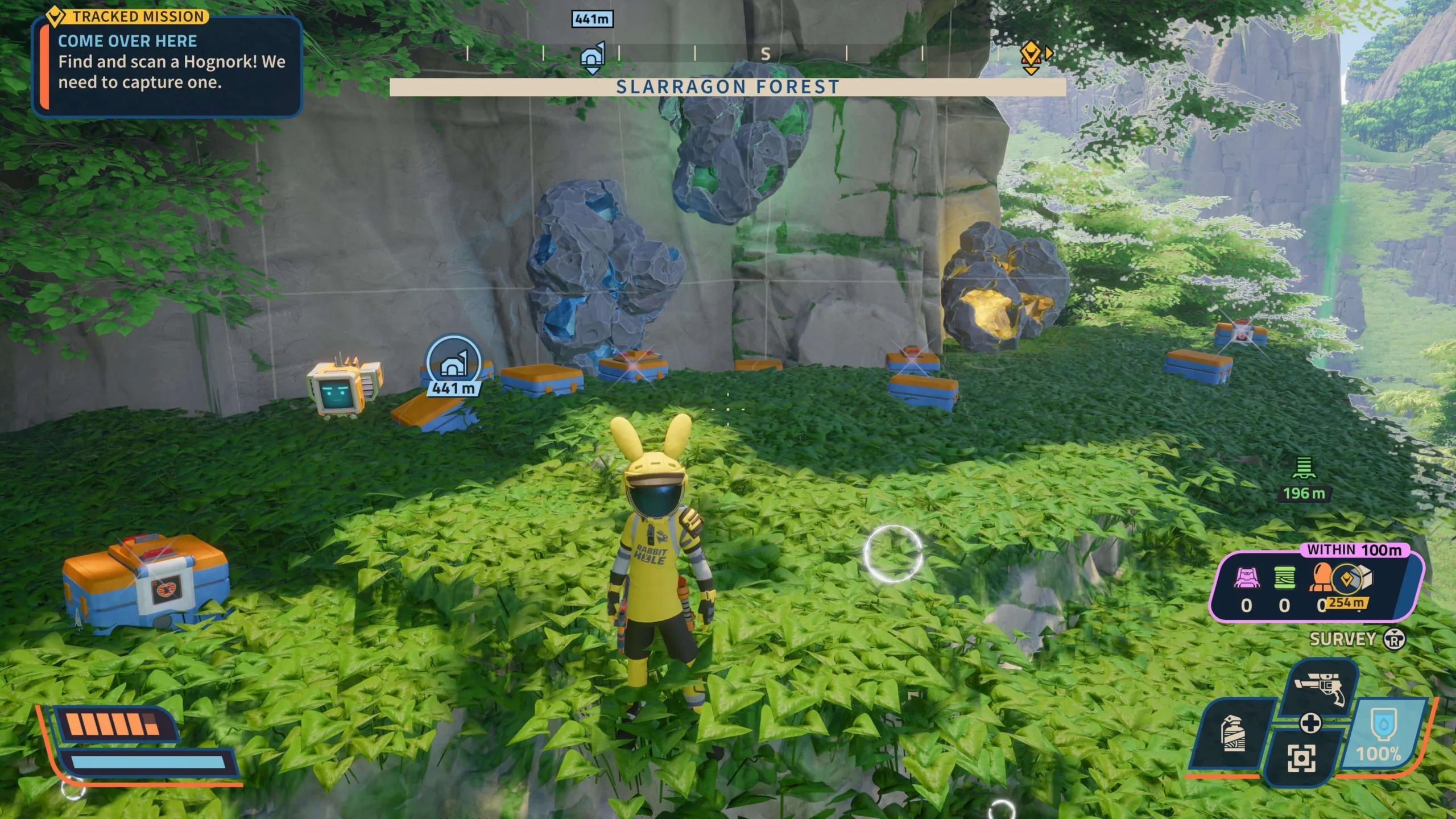Image resolution: width=1456 pixels, height=819 pixels.
Task: Click the orange egg-shaped icon in the survey panel
Action: pyautogui.click(x=1321, y=577)
